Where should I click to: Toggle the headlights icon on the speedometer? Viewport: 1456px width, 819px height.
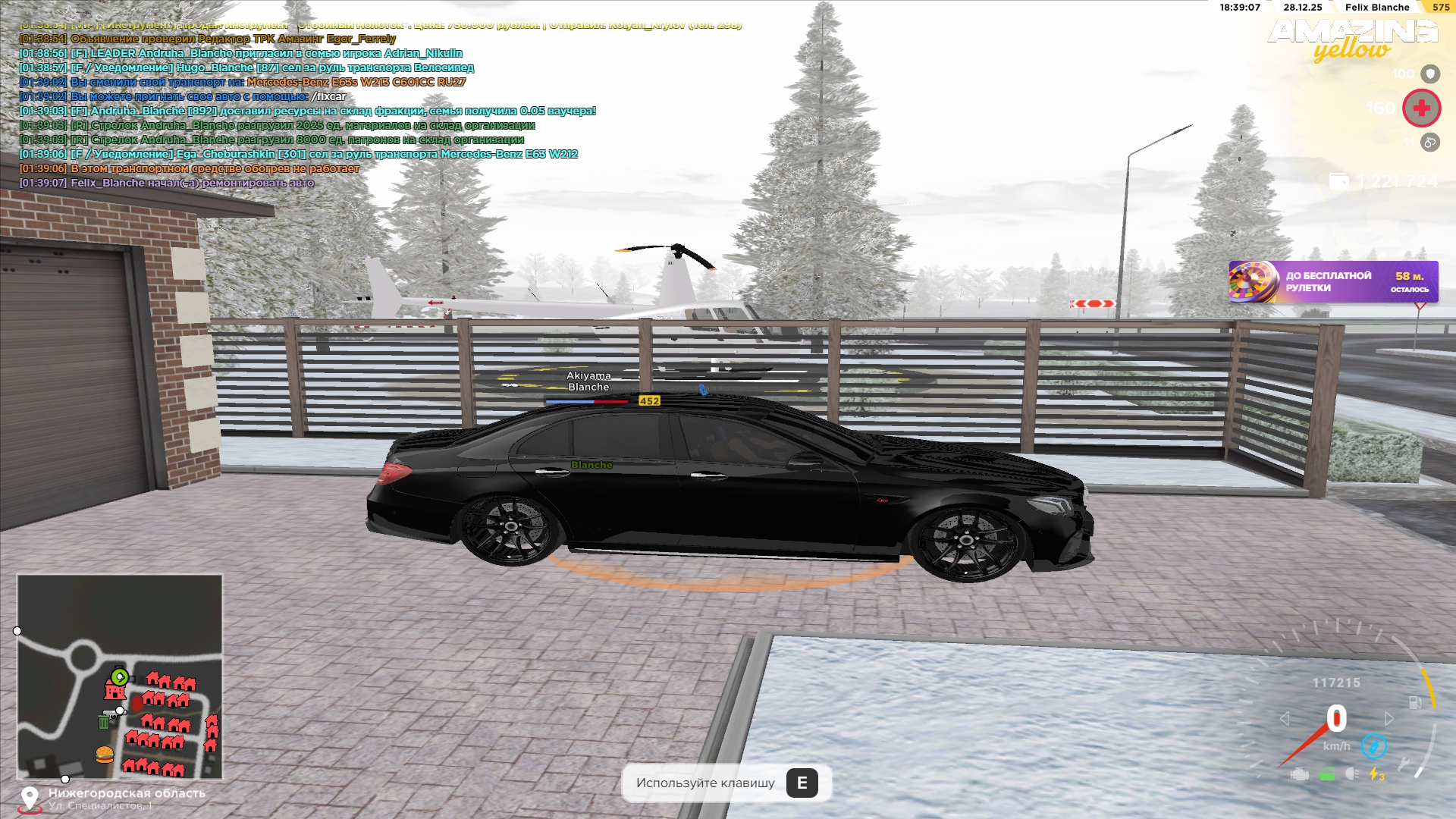(x=1352, y=774)
